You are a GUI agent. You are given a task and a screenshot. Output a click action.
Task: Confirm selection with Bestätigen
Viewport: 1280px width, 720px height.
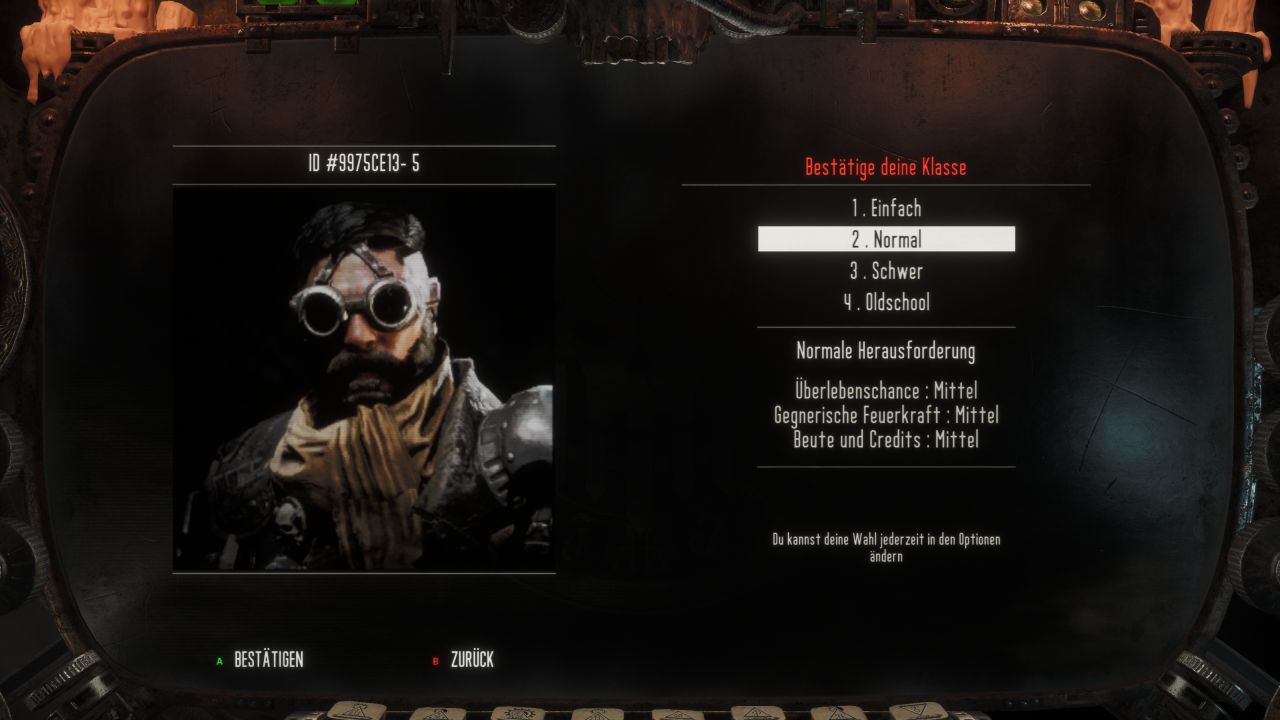coord(267,660)
